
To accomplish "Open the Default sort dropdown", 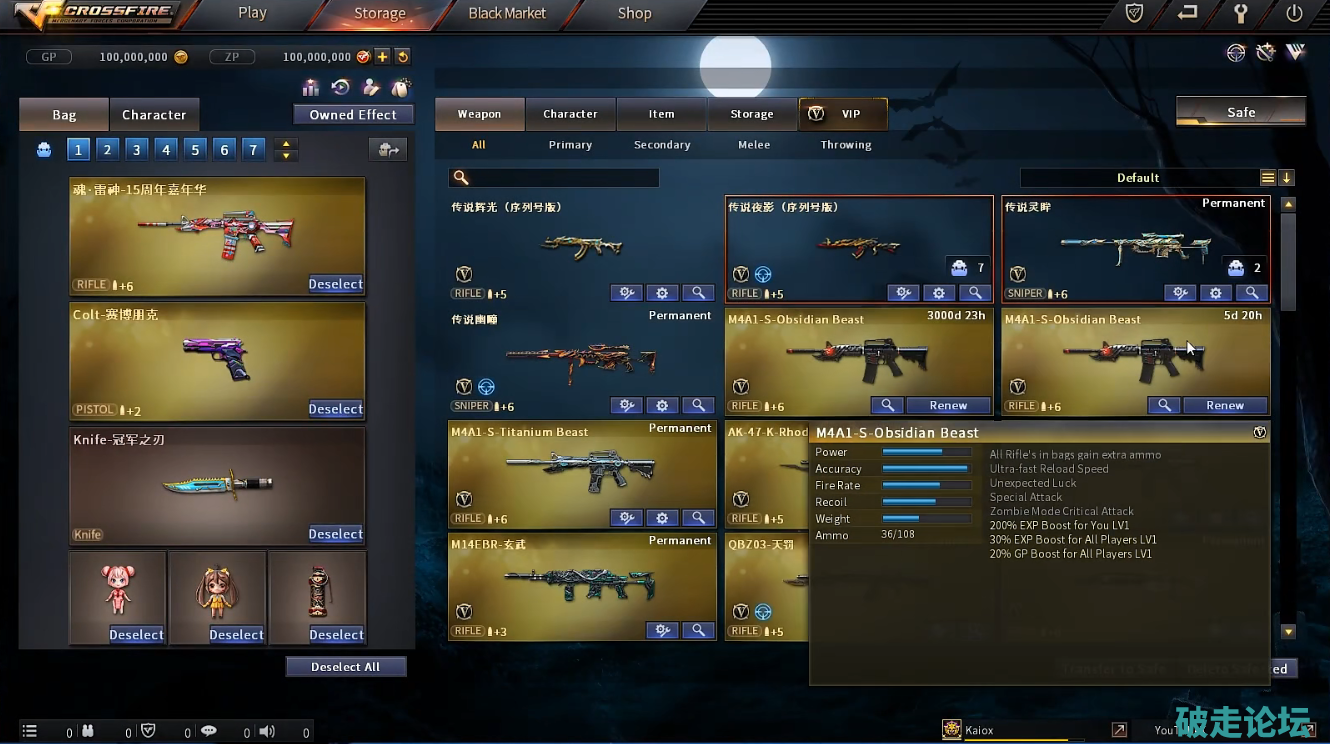I will 1138,178.
